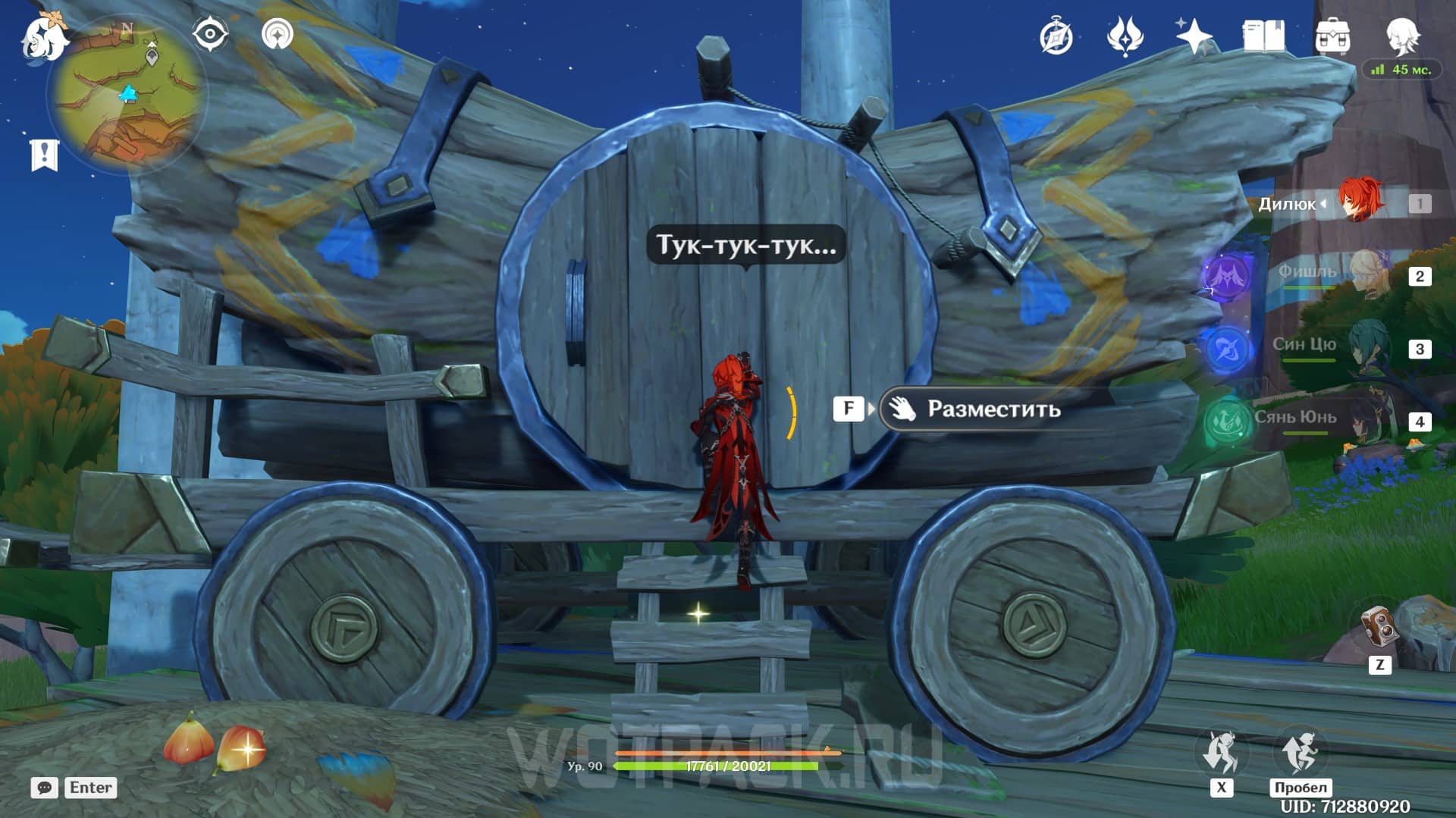Image resolution: width=1456 pixels, height=818 pixels.
Task: Select the Разместить interaction prompt
Action: pyautogui.click(x=993, y=409)
